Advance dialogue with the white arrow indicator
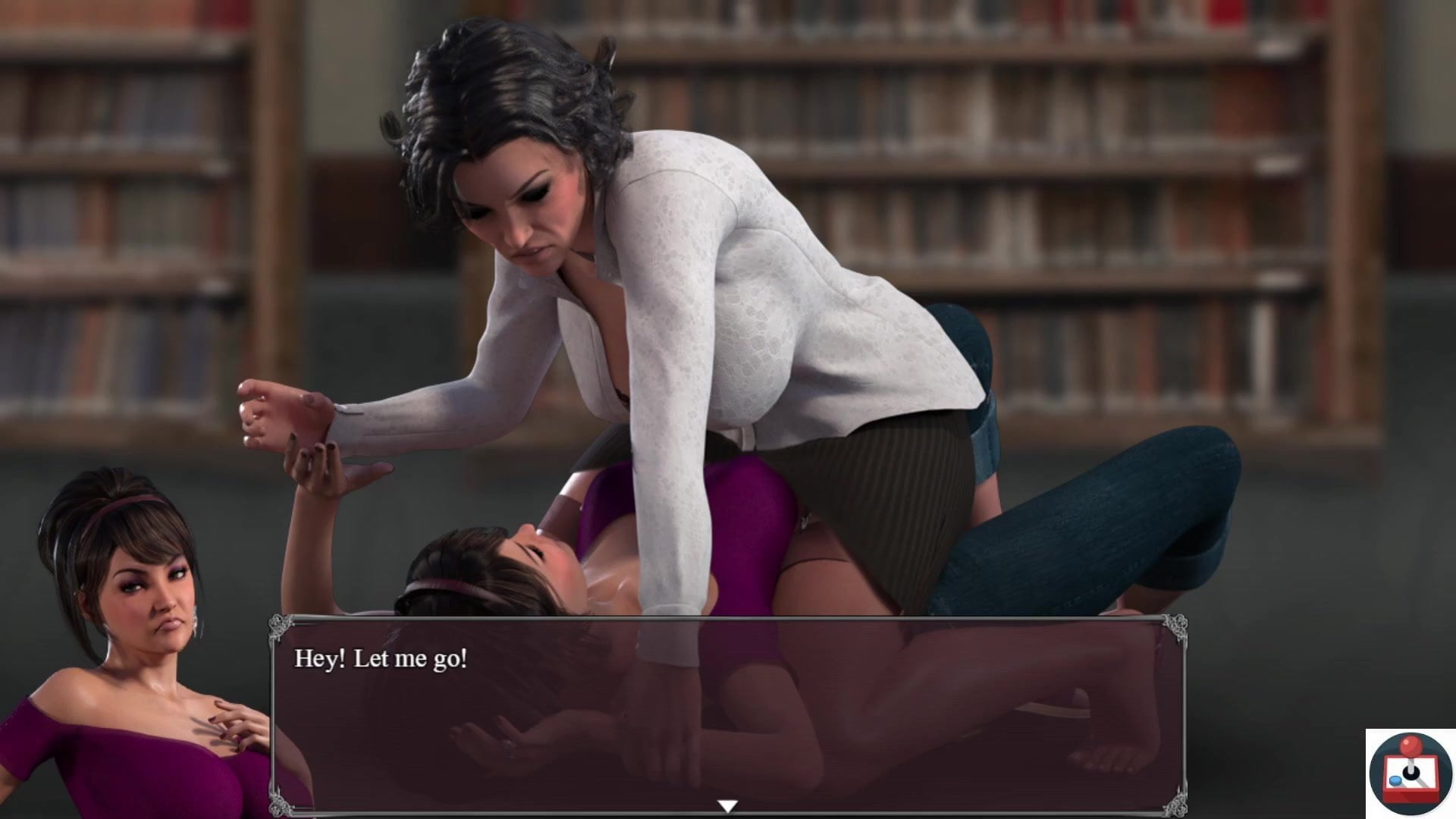This screenshot has height=819, width=1456. click(x=727, y=807)
